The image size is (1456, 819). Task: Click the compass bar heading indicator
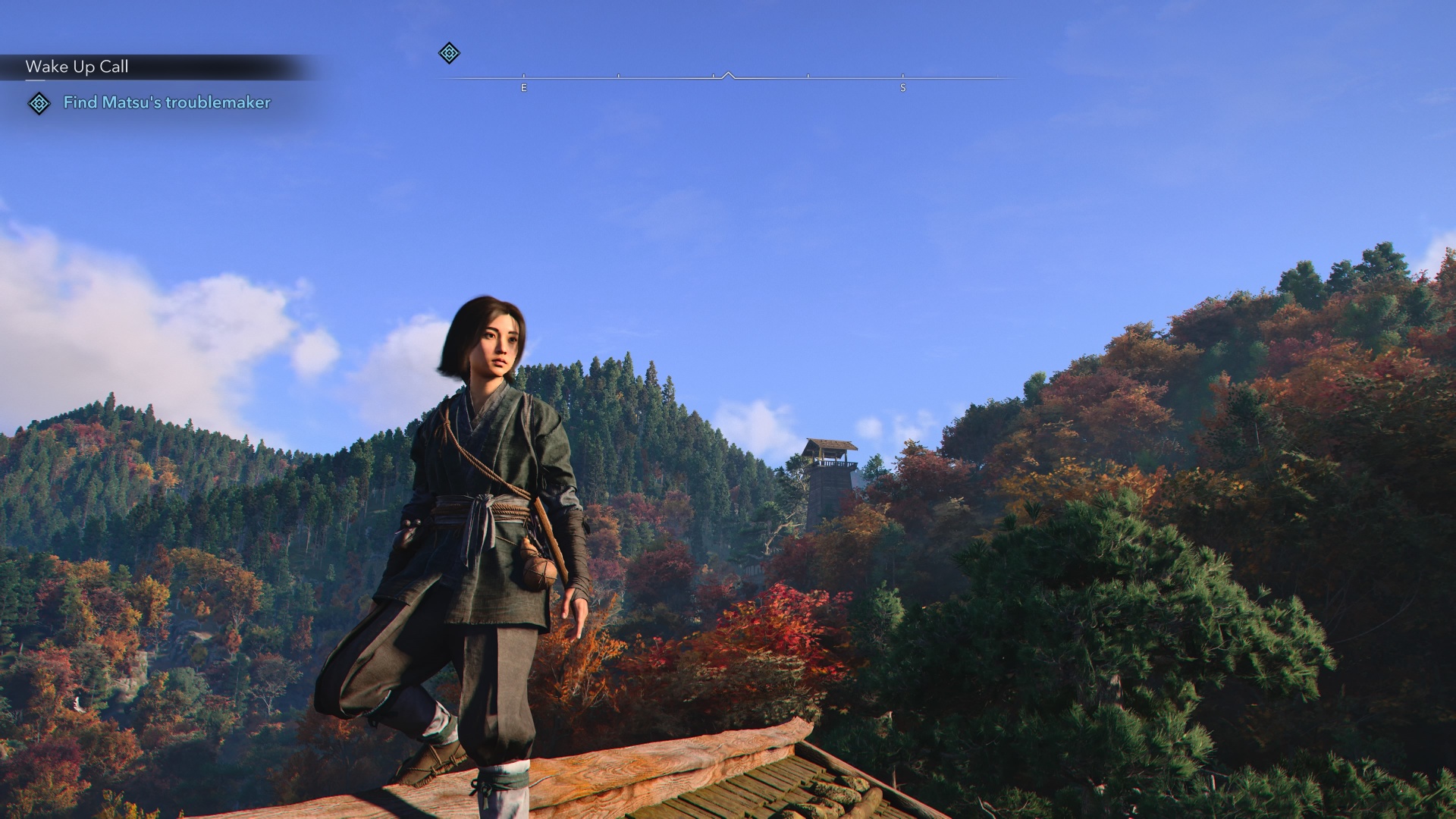[x=728, y=76]
